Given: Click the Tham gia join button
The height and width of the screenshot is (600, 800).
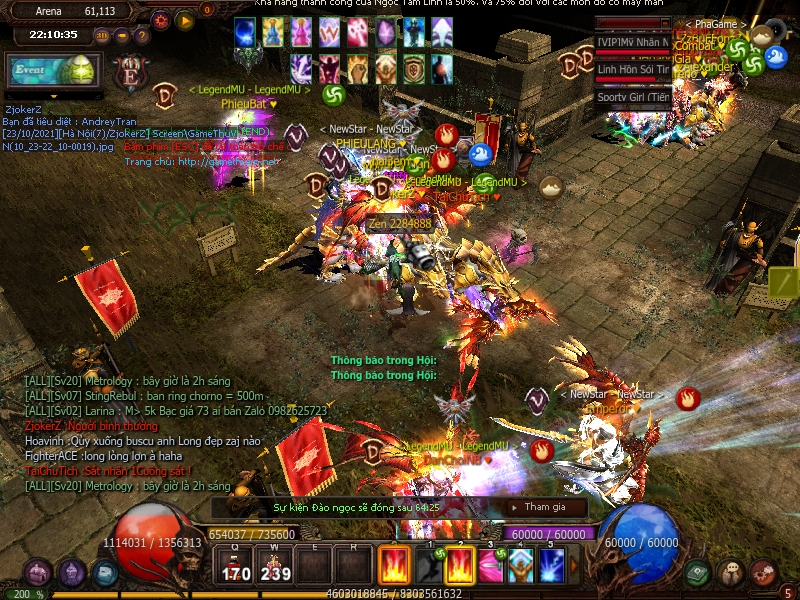Looking at the screenshot, I should (x=544, y=508).
